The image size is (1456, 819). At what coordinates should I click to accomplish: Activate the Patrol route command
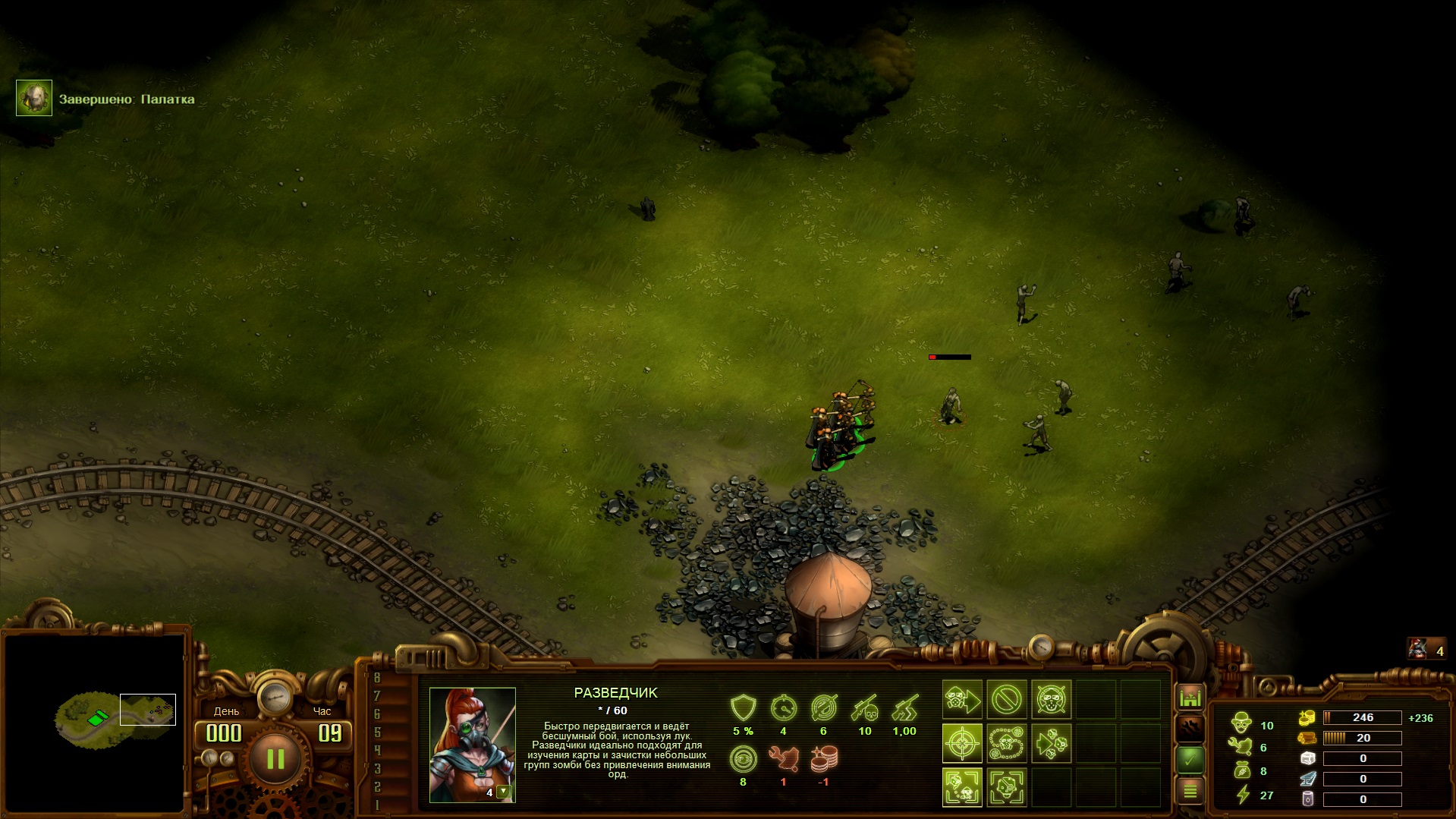1006,743
